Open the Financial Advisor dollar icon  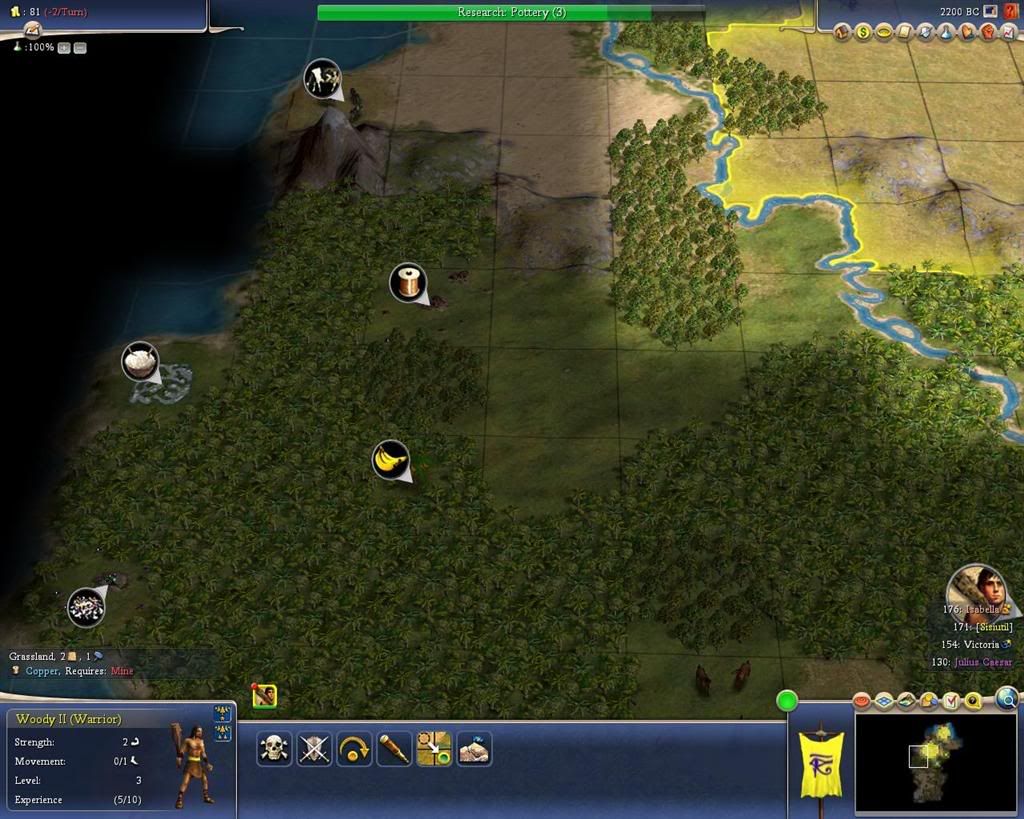[x=863, y=32]
